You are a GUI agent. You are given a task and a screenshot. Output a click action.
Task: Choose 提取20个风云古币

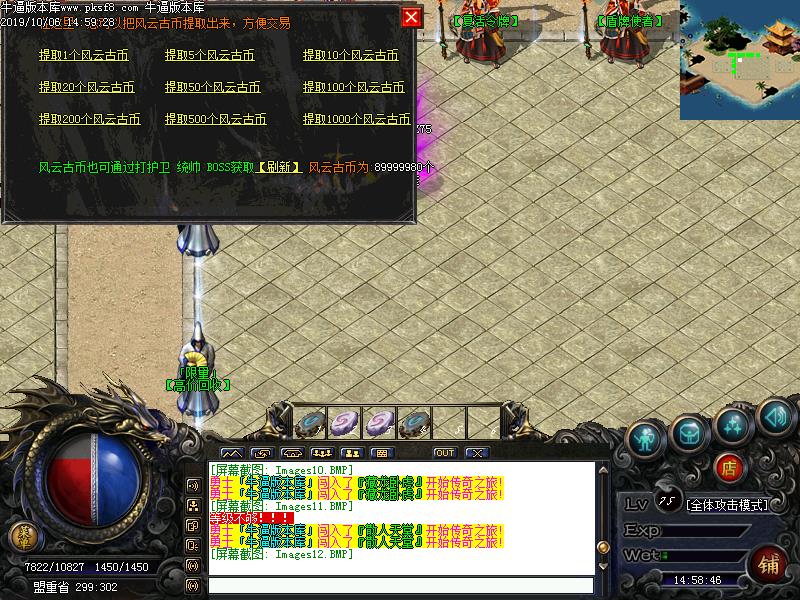coord(86,88)
